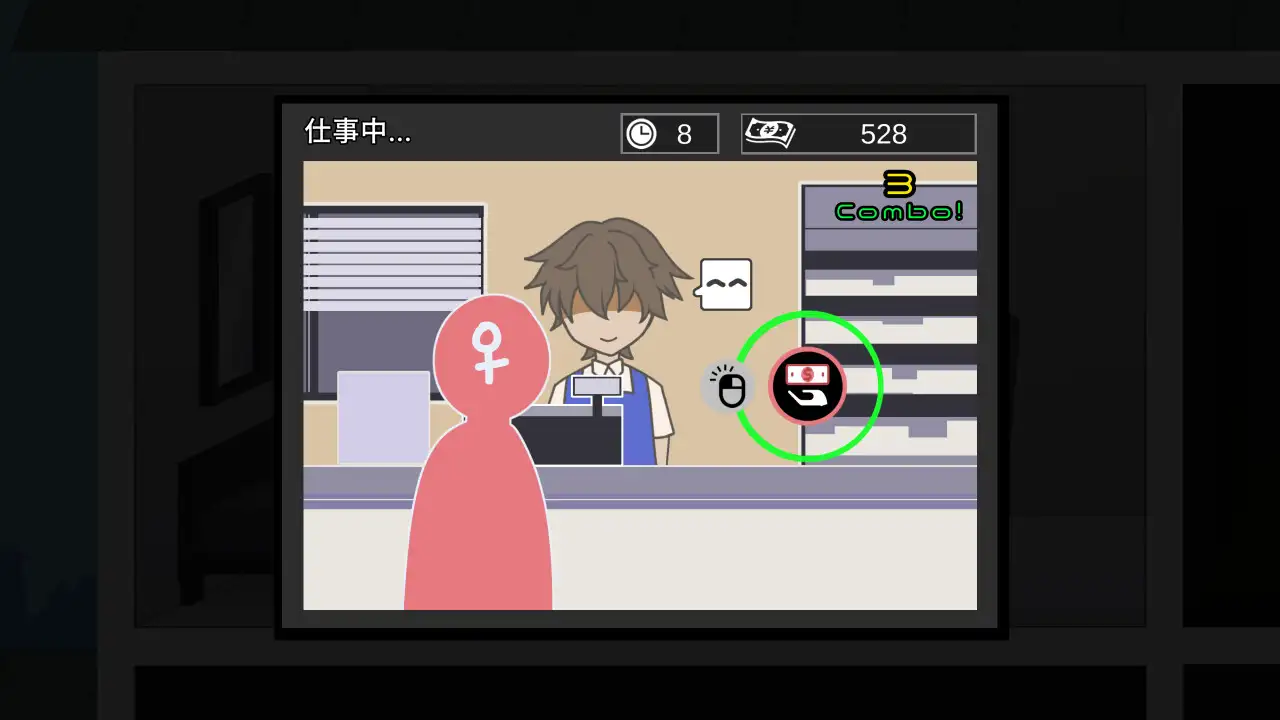Click the 仕事中... status label
Viewport: 1280px width, 720px height.
point(357,131)
